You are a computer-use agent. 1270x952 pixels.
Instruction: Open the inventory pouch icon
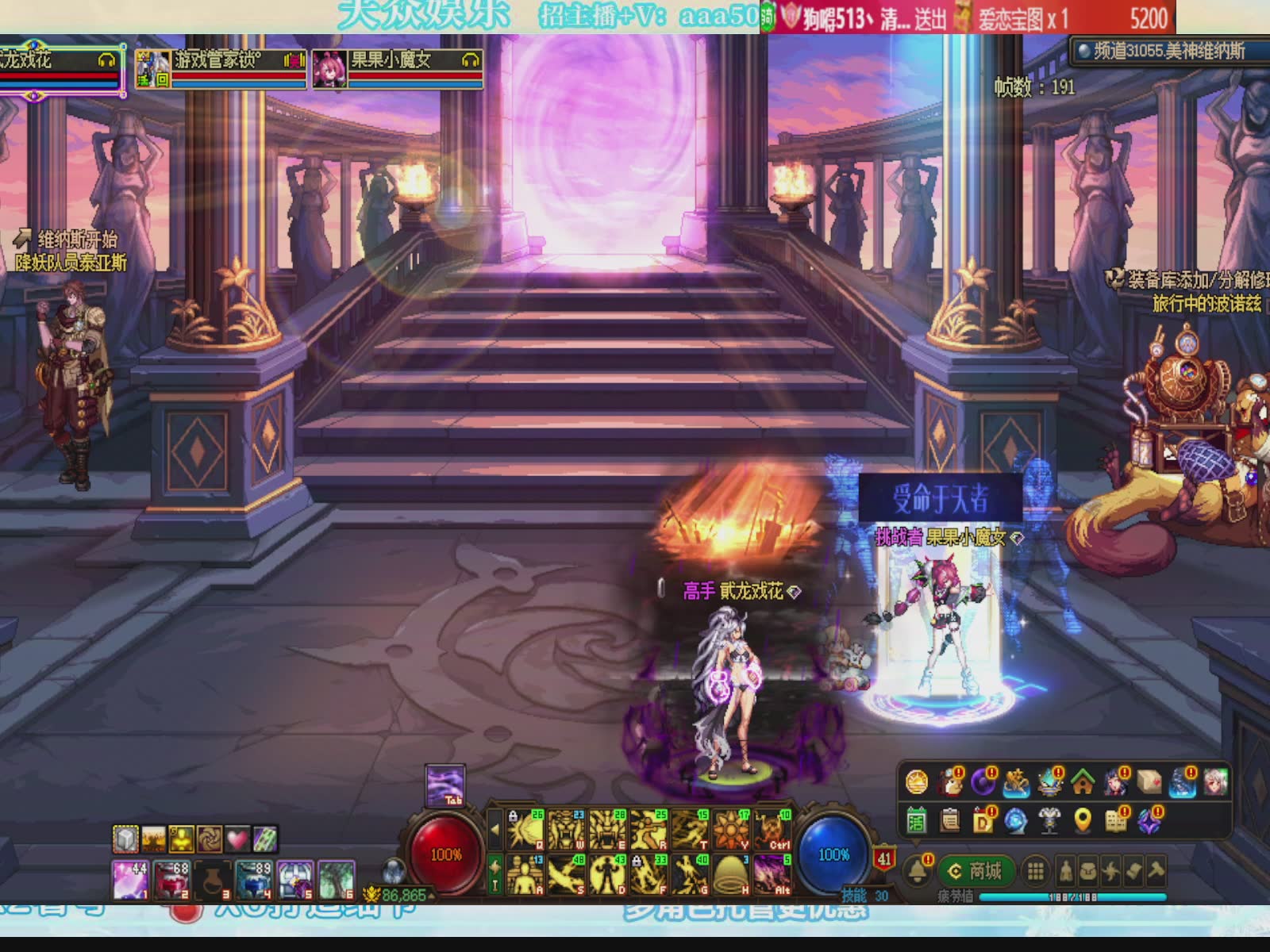1088,872
